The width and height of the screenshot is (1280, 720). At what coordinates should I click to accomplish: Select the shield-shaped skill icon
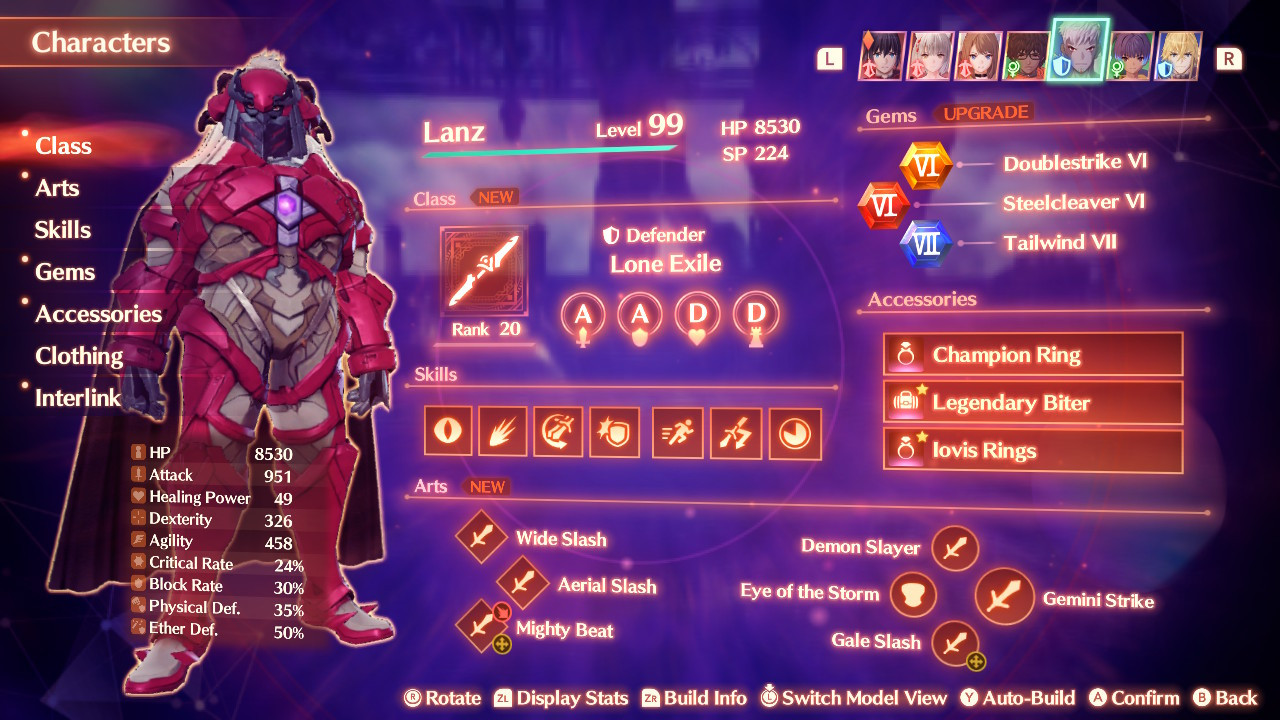point(614,432)
